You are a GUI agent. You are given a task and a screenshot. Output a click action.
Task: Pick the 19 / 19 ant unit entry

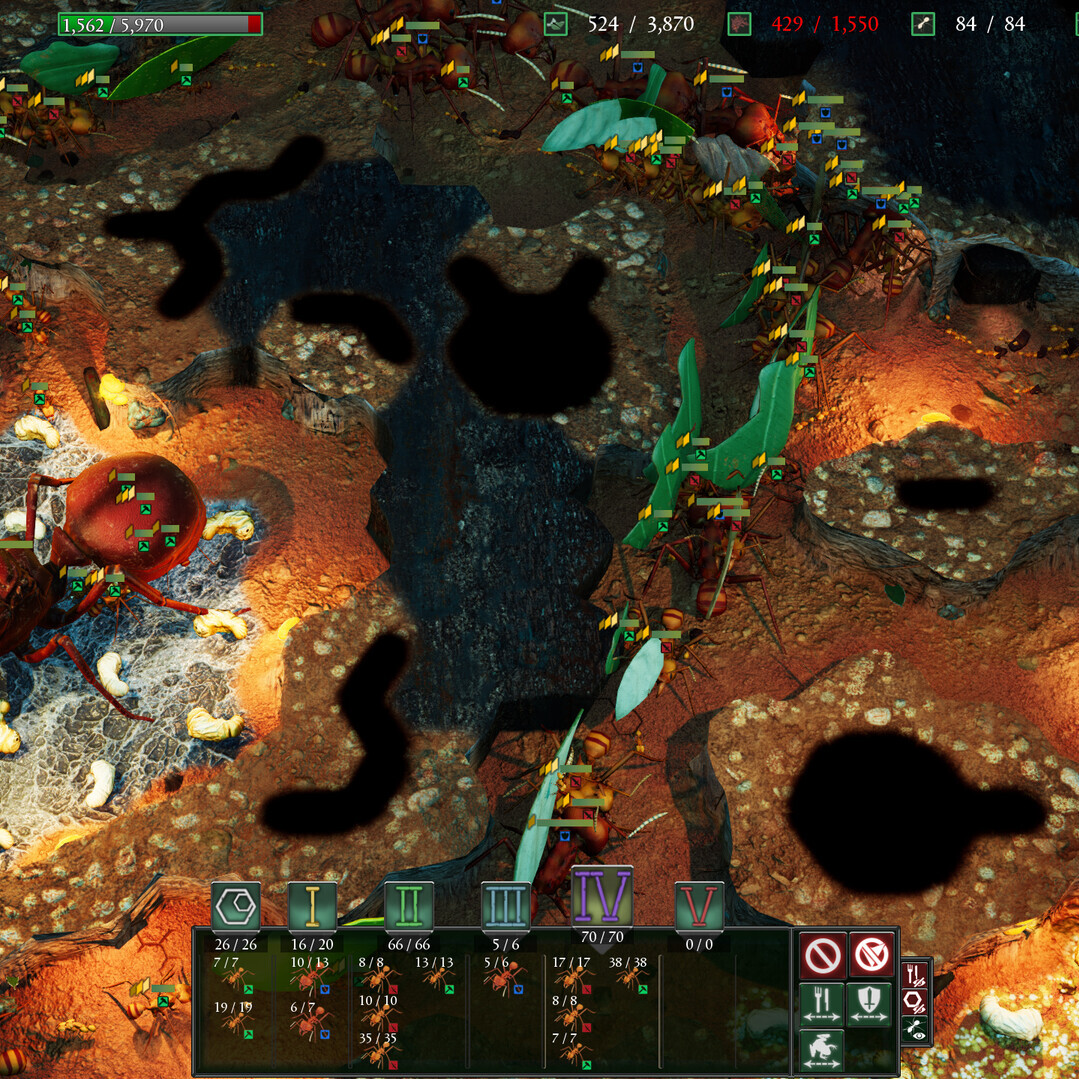[x=235, y=1020]
